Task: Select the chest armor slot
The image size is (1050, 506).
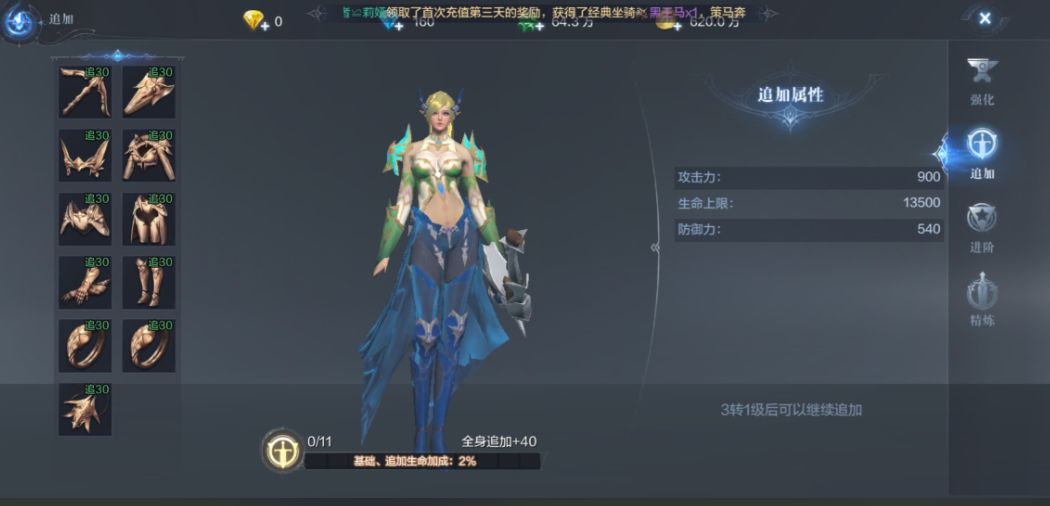Action: tap(85, 219)
